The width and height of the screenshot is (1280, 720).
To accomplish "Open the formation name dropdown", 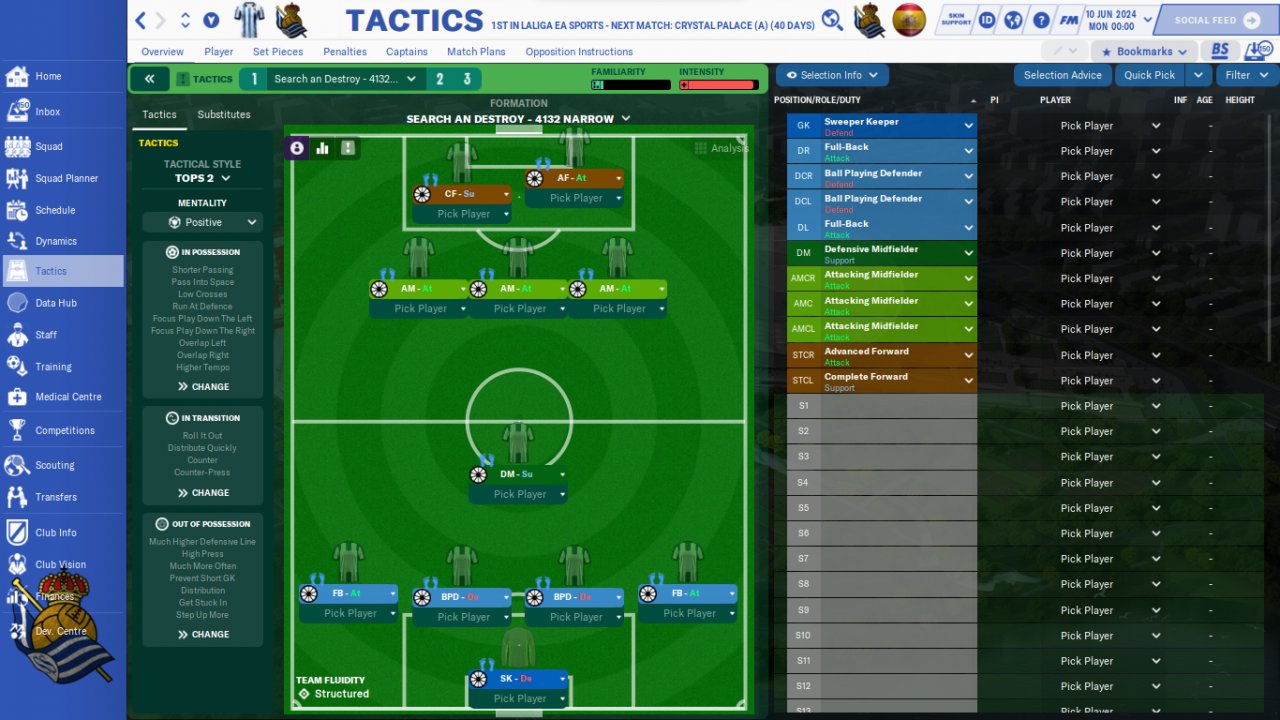I will tap(518, 119).
